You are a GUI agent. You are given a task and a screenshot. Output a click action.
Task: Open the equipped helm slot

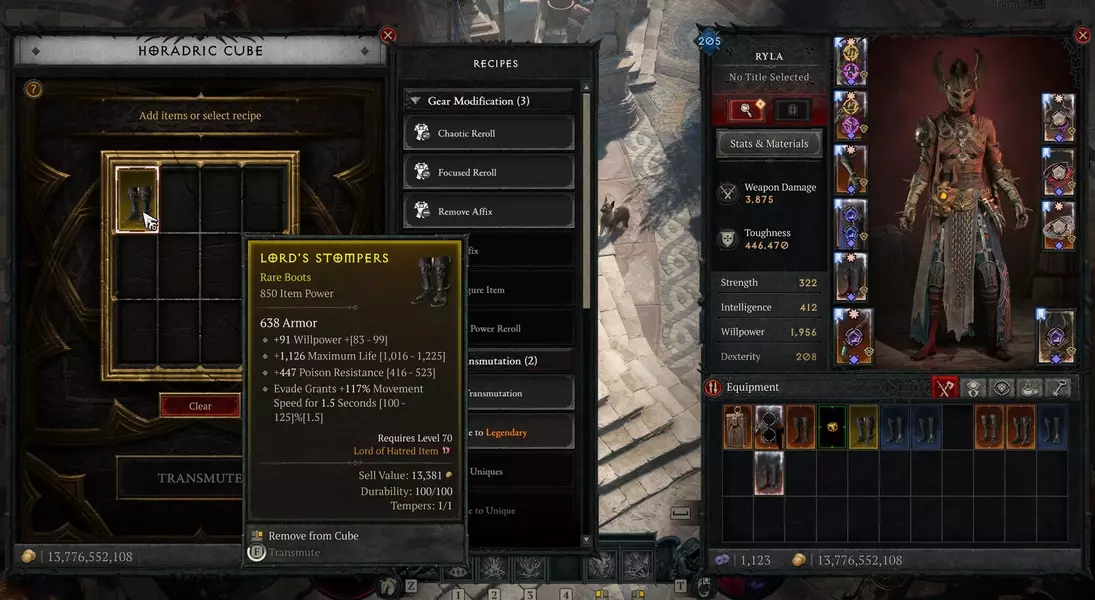point(850,61)
